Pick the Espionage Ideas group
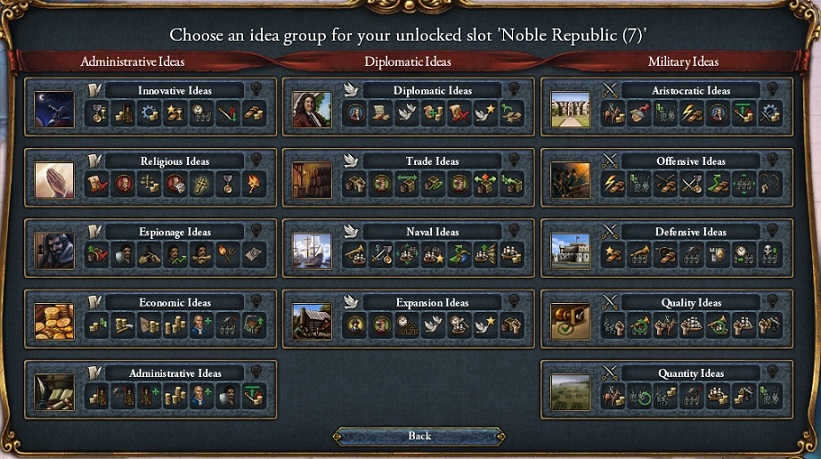The width and height of the screenshot is (821, 459). 175,232
